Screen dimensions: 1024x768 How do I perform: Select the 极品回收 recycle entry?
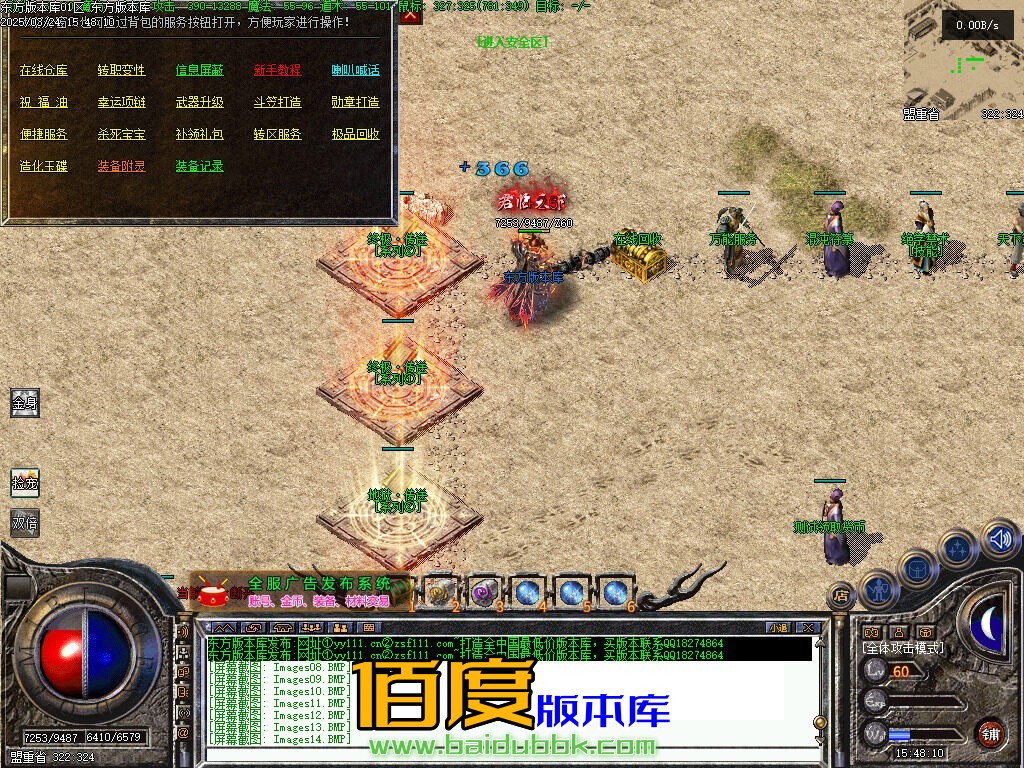tap(356, 134)
